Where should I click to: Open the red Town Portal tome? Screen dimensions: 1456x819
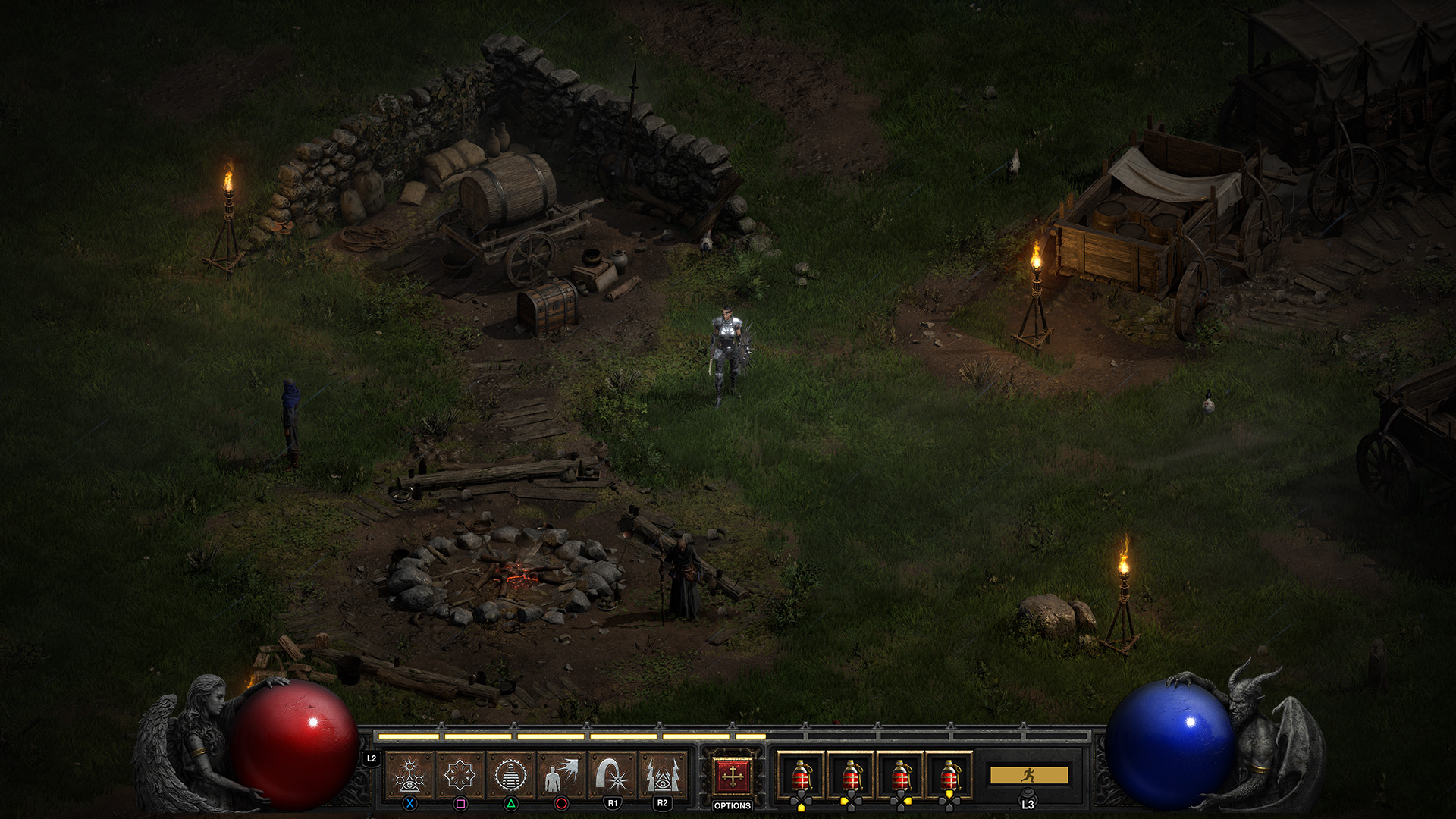tap(733, 773)
